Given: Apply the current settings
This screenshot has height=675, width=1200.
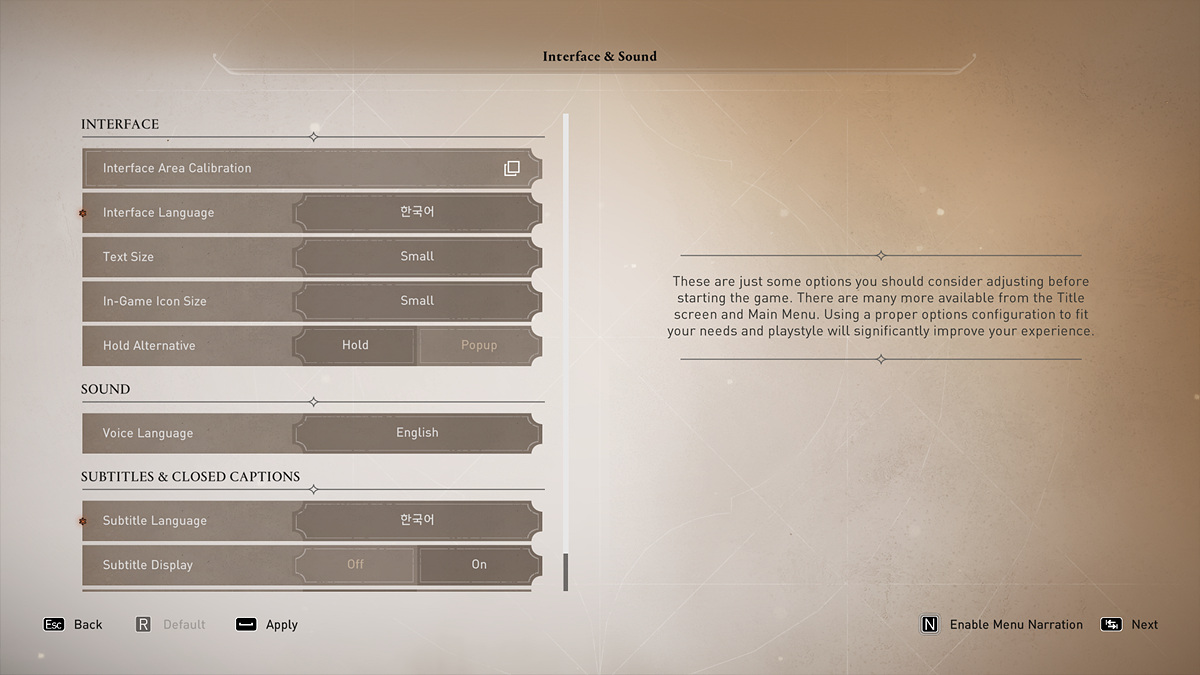Looking at the screenshot, I should coord(267,625).
